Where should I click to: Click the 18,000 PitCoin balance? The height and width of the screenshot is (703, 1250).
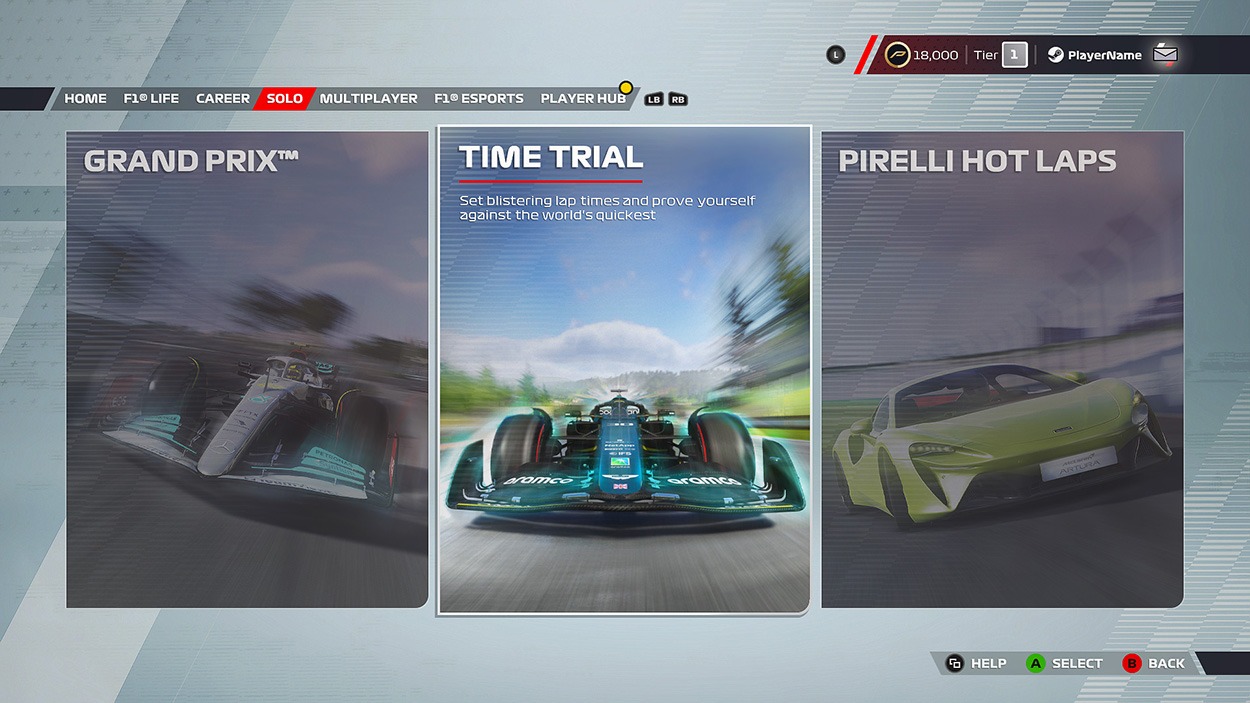pyautogui.click(x=922, y=55)
